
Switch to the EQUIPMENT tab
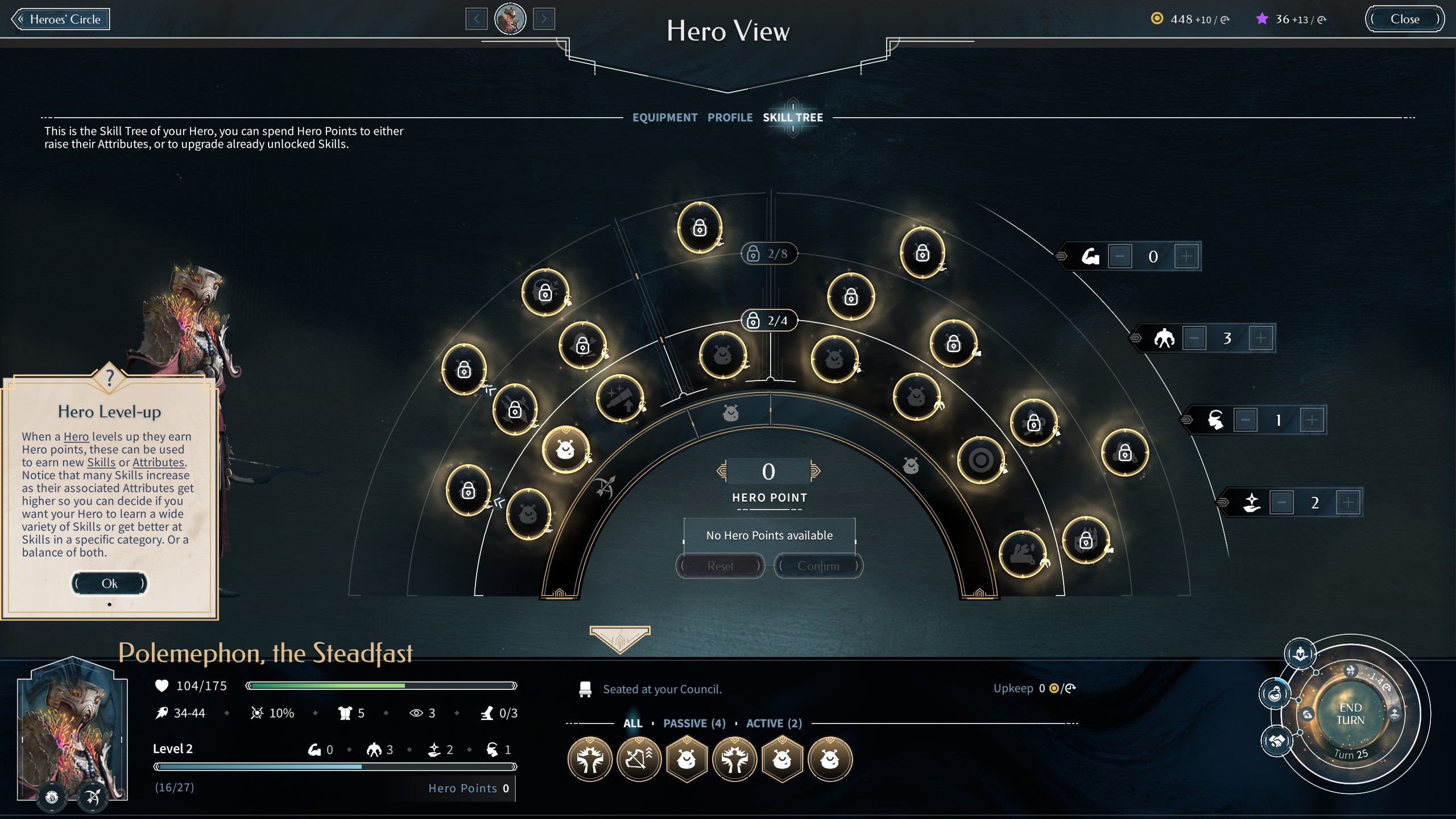[665, 118]
